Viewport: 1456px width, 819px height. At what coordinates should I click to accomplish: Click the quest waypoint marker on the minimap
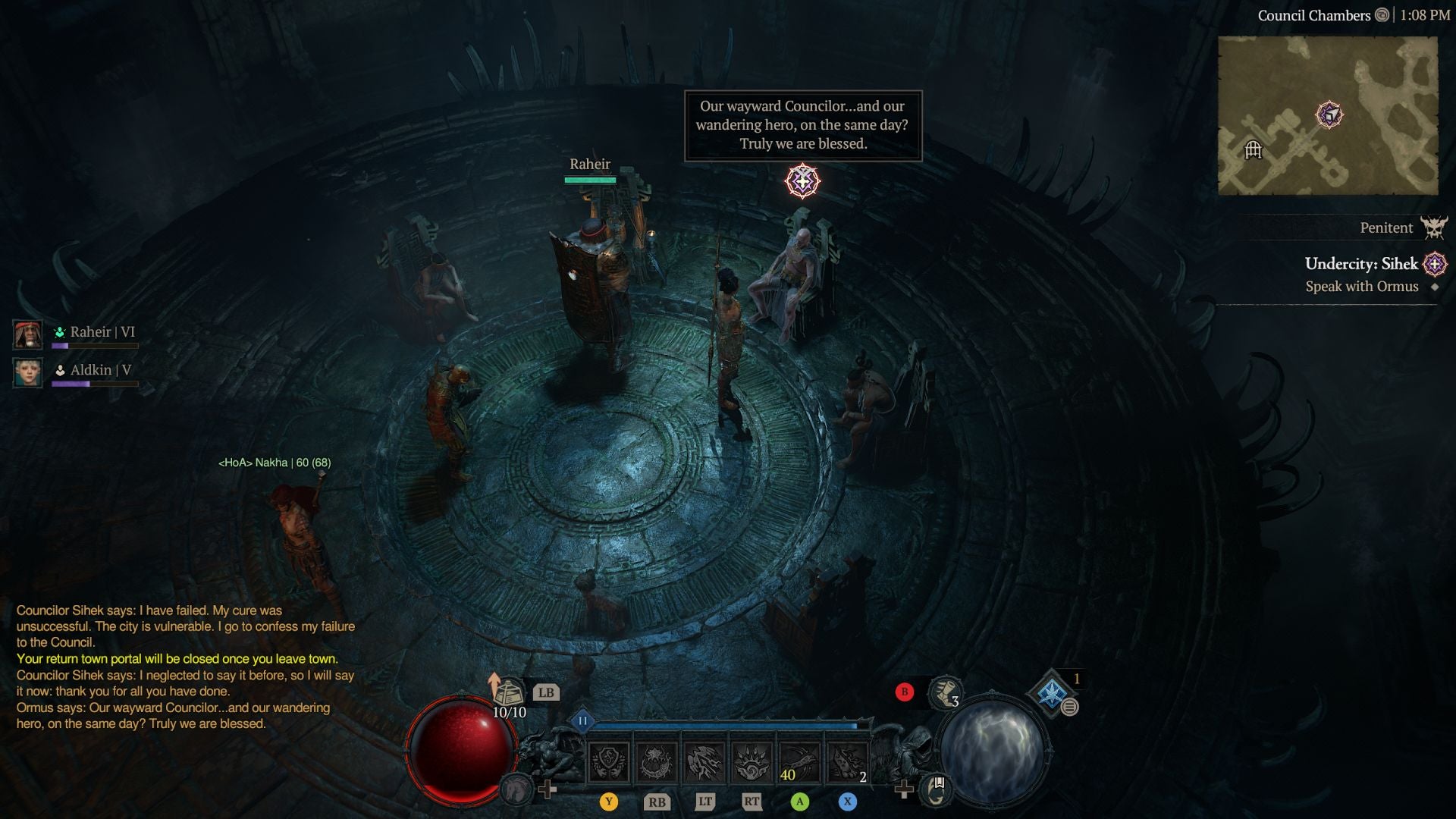pos(1329,115)
